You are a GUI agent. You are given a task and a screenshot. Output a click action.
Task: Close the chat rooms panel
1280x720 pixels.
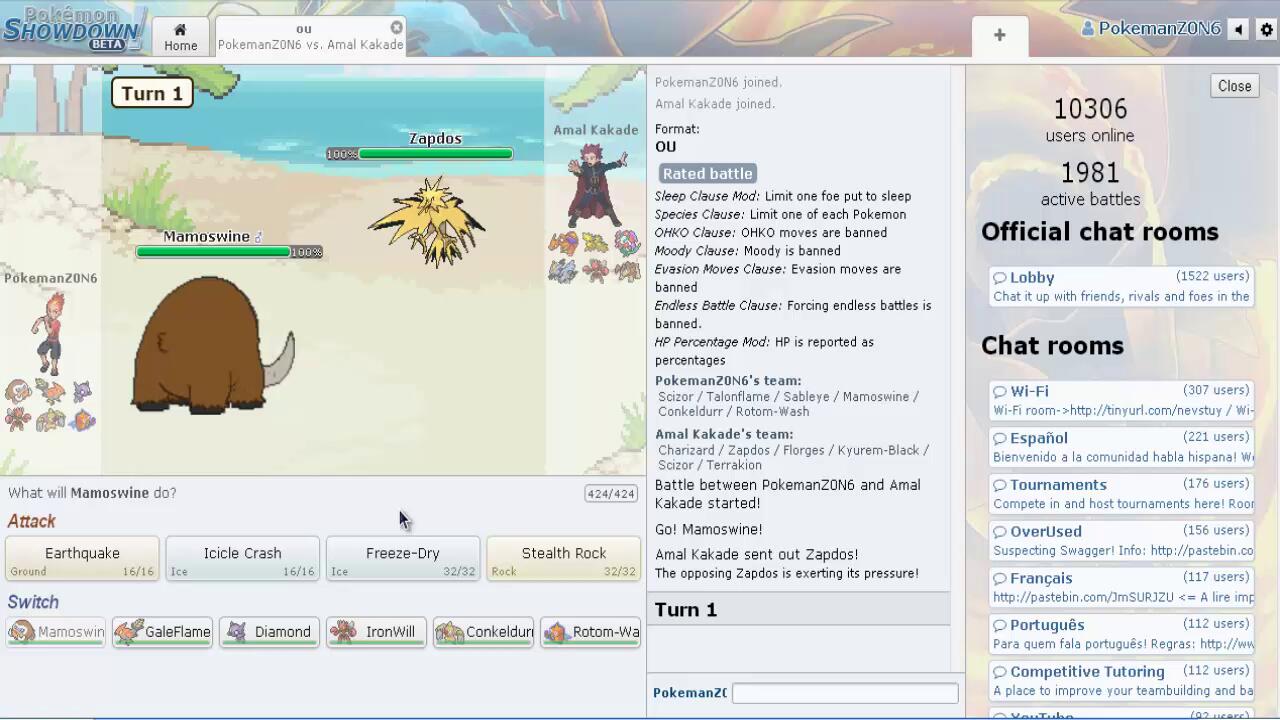[x=1234, y=86]
